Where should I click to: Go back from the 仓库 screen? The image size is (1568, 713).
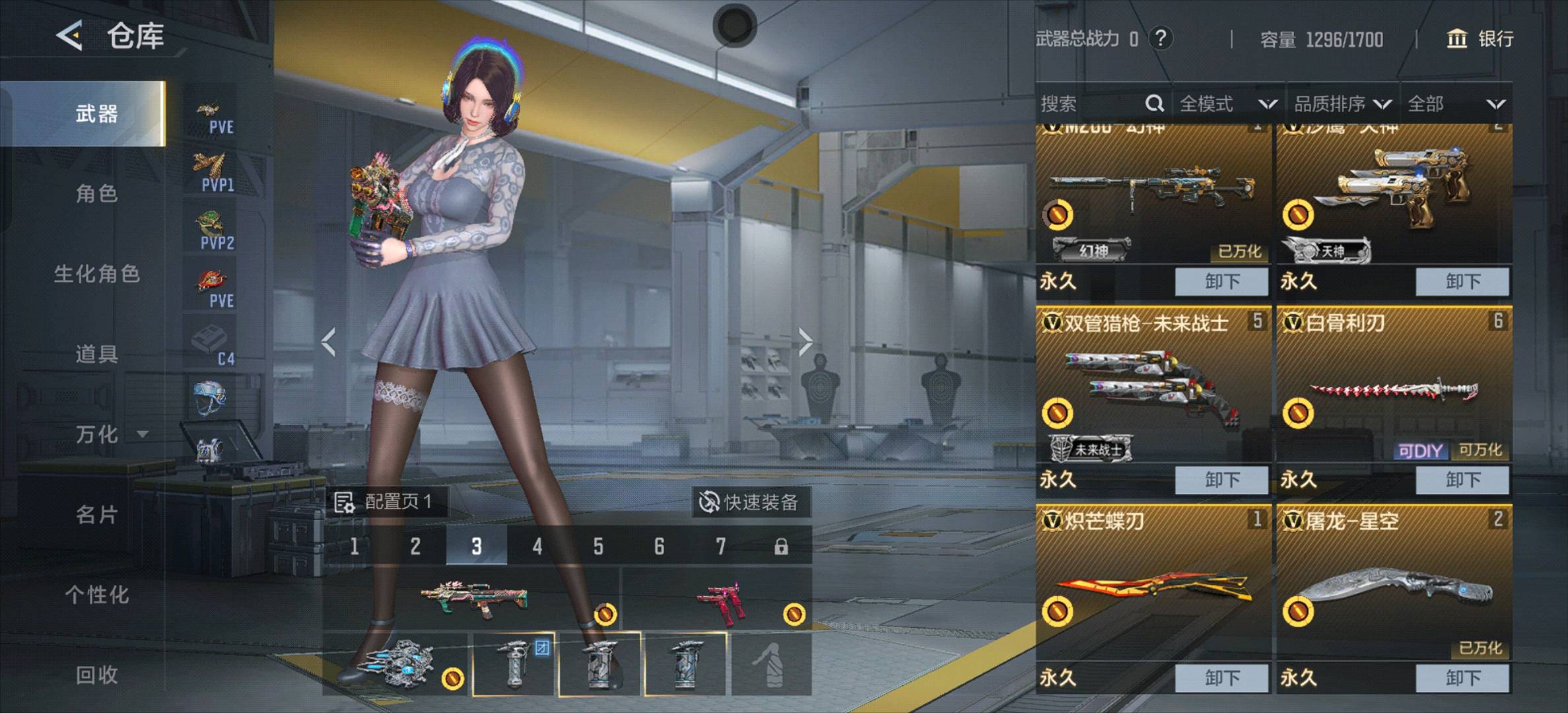(69, 36)
